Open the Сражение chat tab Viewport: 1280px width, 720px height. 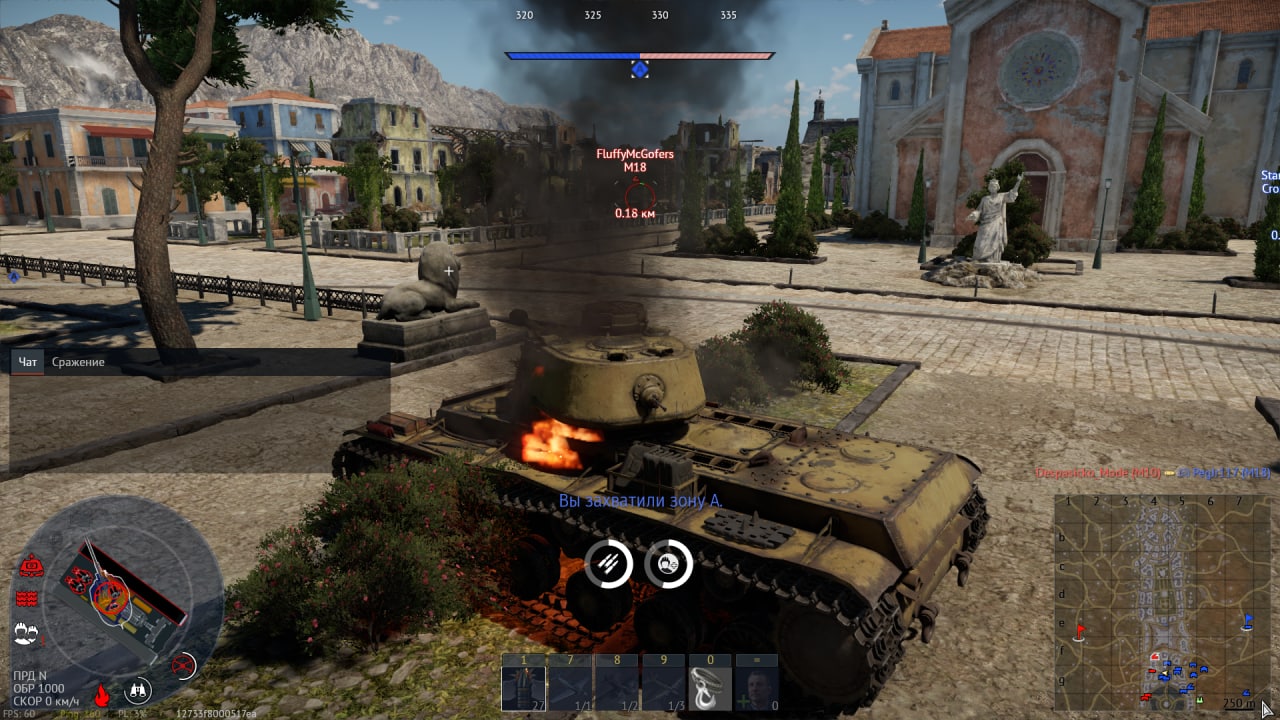[x=78, y=362]
